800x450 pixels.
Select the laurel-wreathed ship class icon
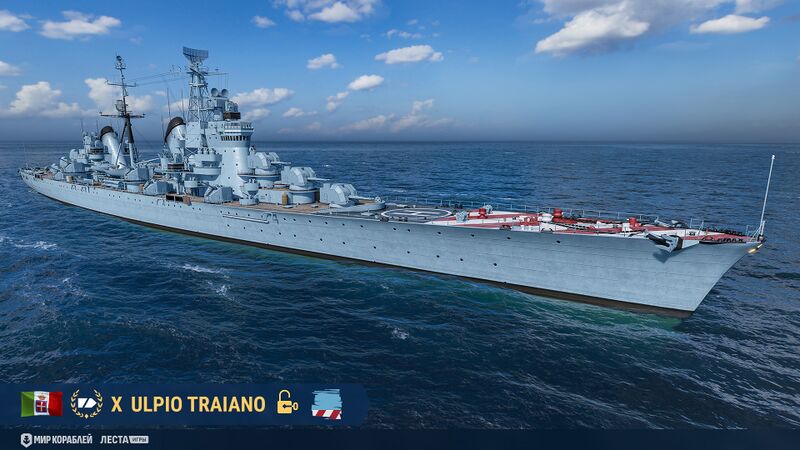click(x=86, y=403)
